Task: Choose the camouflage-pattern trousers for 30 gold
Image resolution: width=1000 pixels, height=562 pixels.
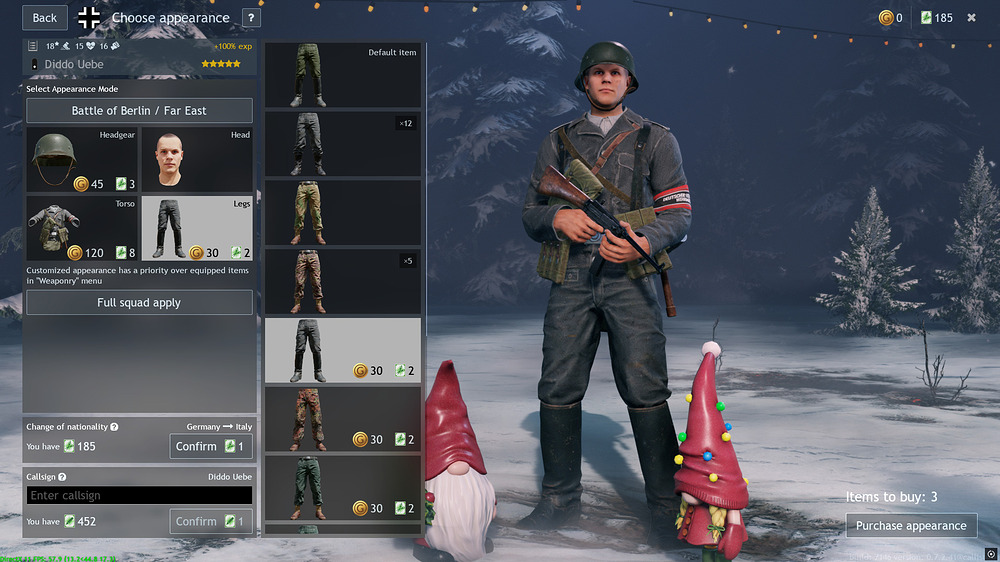Action: [343, 419]
